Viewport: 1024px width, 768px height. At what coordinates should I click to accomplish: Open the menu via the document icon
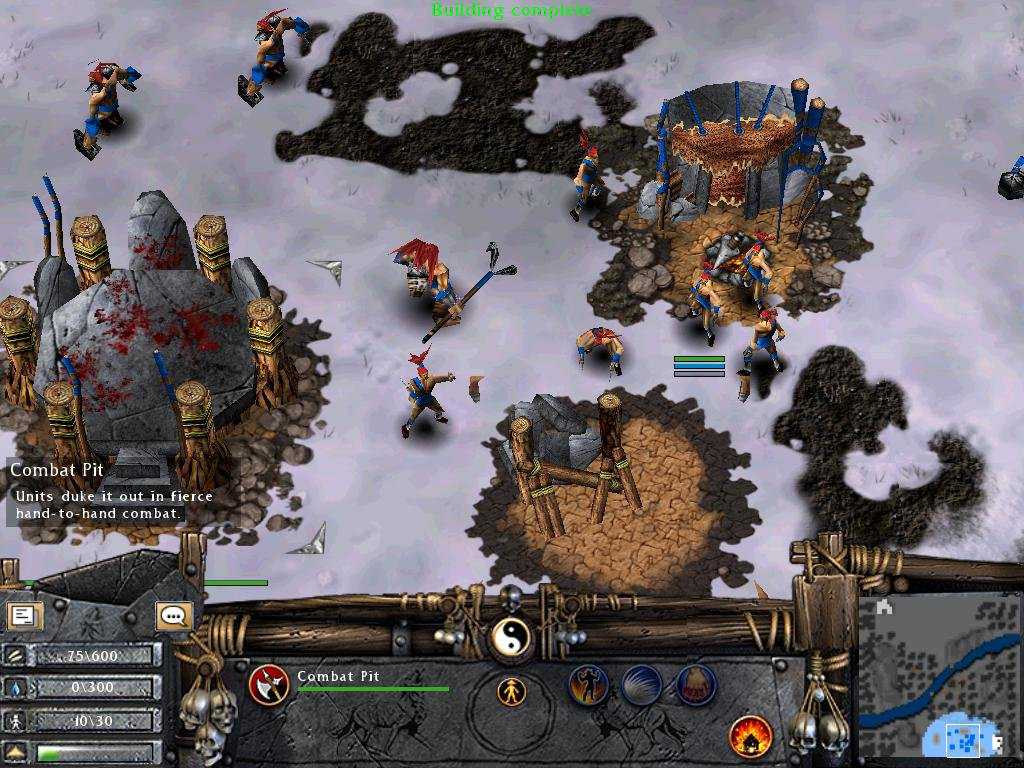[x=24, y=615]
